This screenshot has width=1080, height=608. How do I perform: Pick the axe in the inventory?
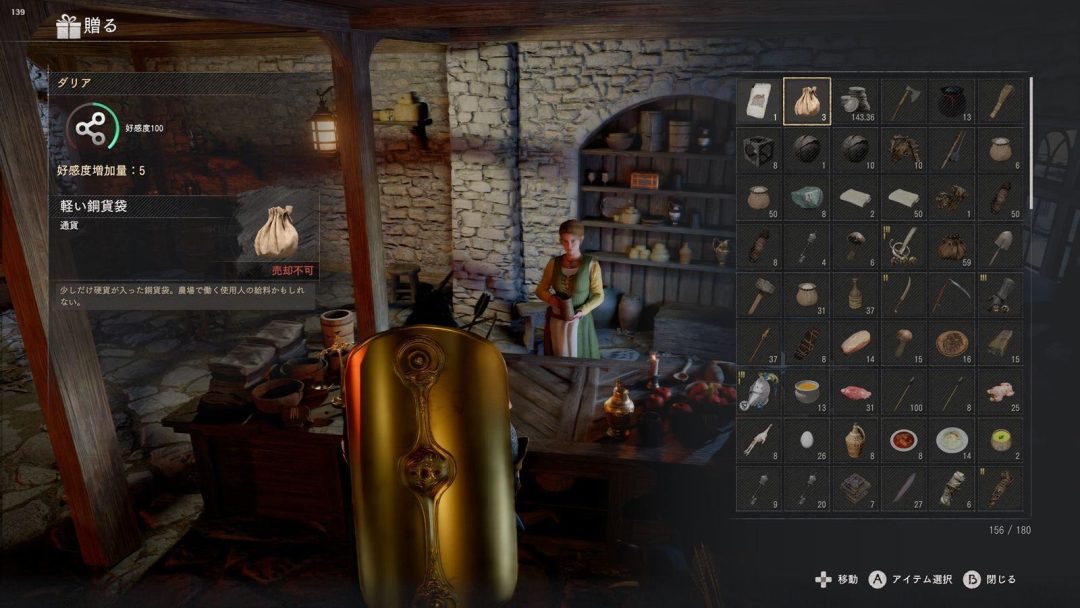[903, 101]
